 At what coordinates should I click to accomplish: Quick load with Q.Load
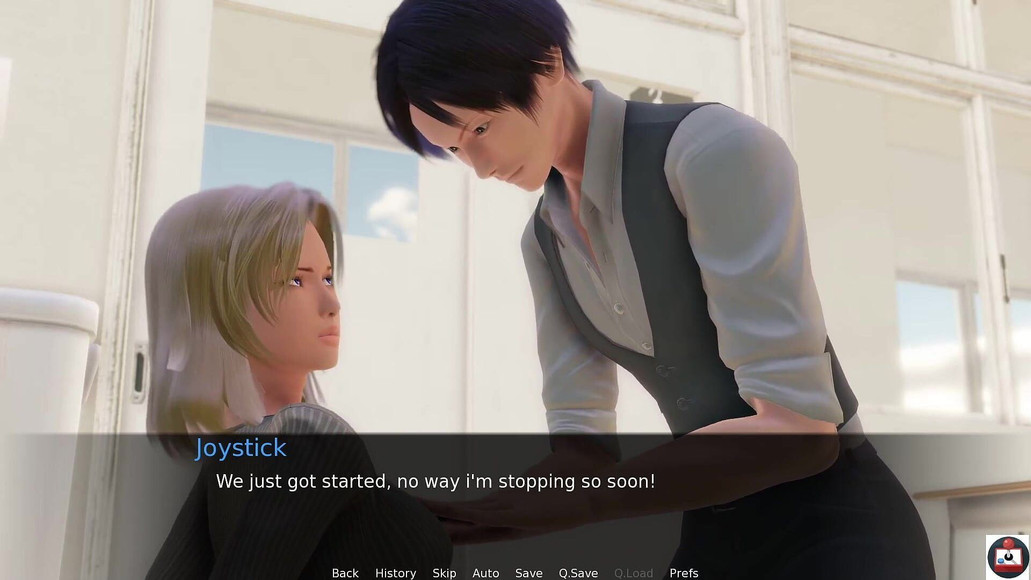[633, 573]
